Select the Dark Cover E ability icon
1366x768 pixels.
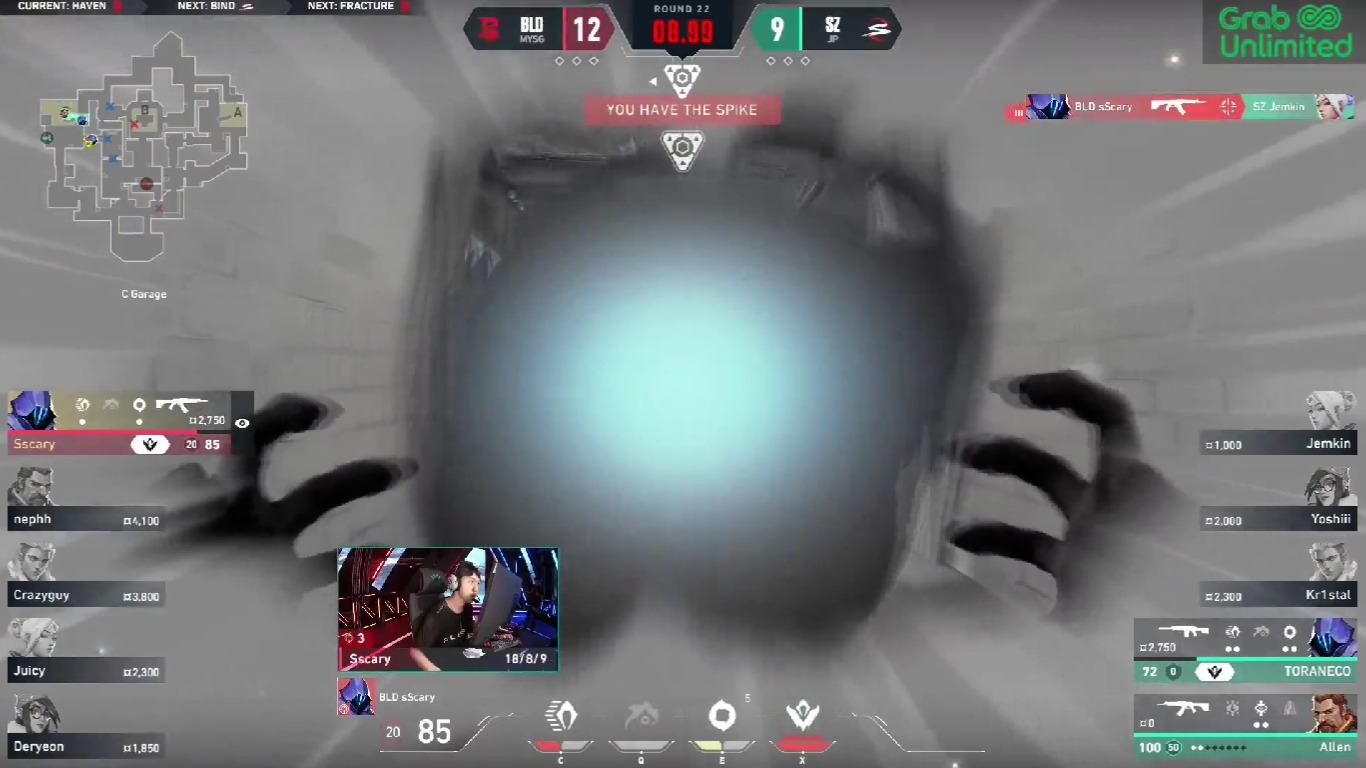(x=721, y=716)
